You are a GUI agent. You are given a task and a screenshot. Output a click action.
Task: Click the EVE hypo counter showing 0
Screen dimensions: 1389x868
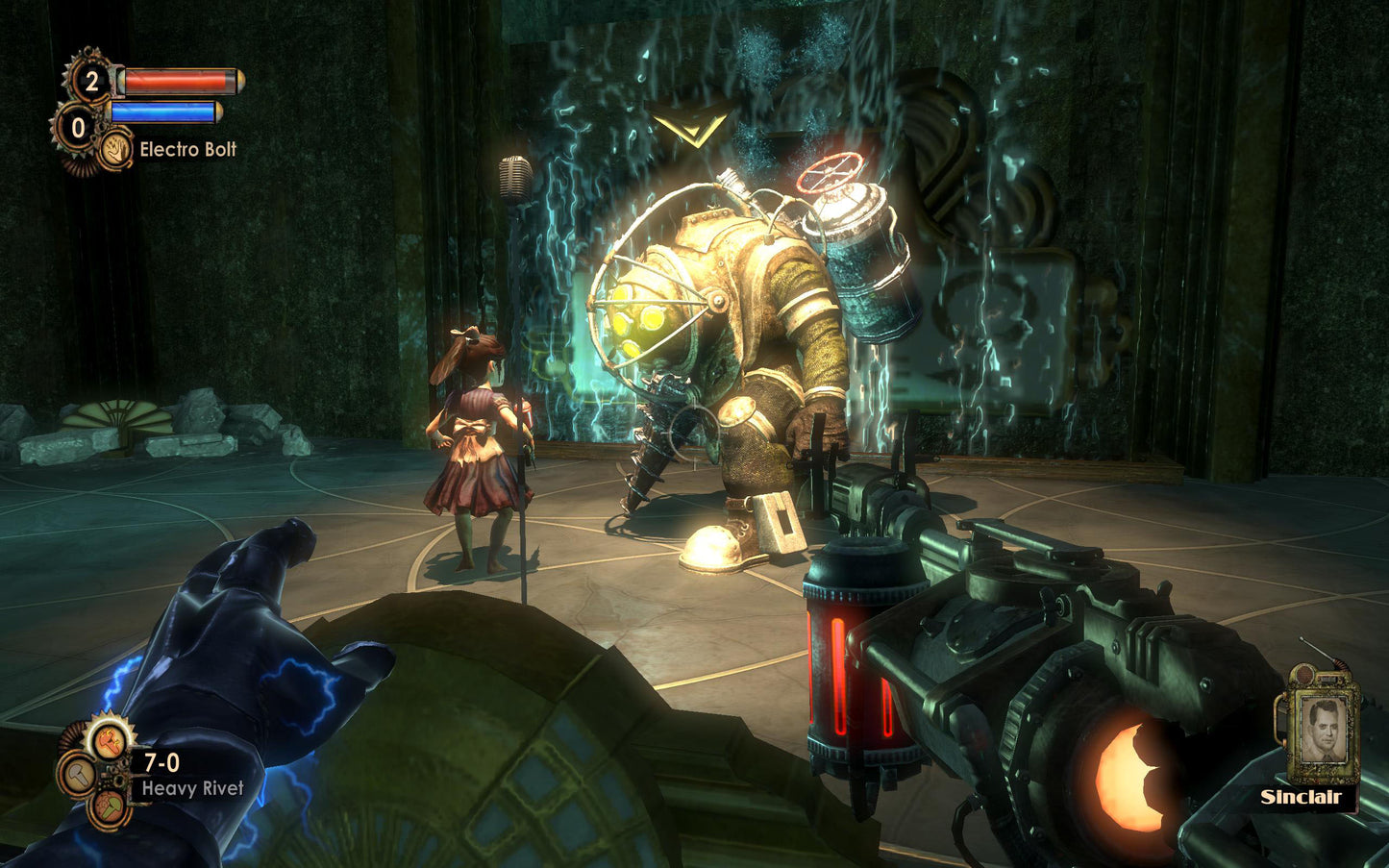[77, 127]
